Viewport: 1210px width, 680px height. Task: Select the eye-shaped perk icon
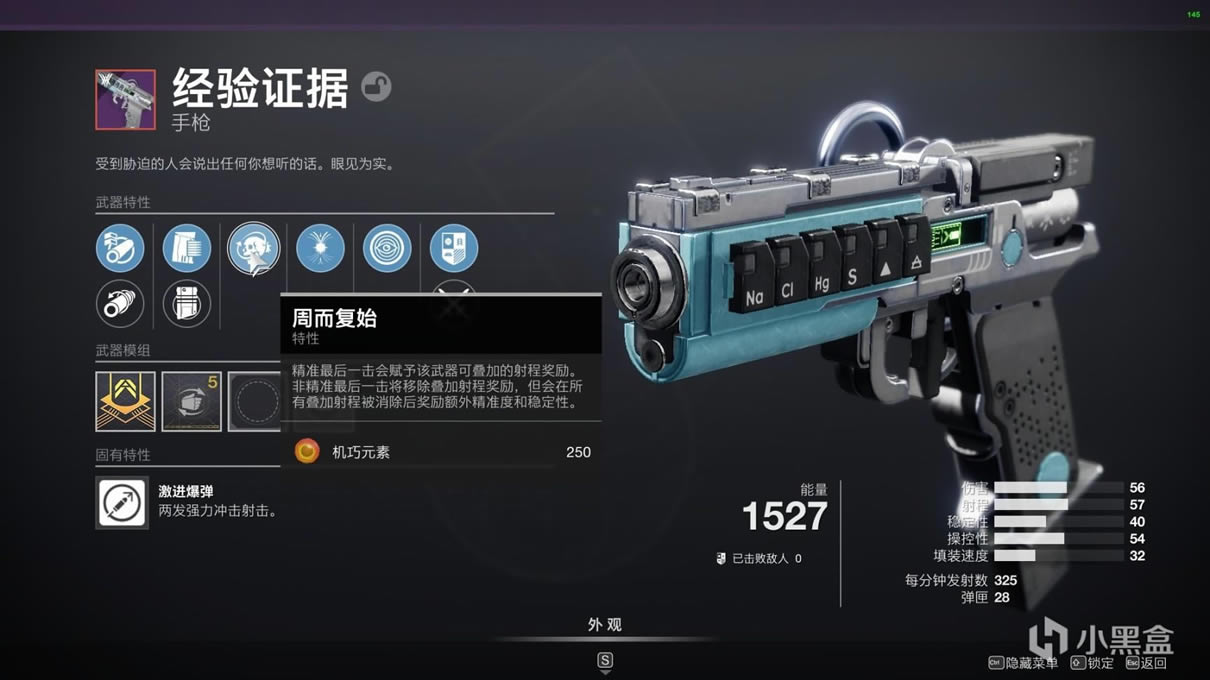pyautogui.click(x=387, y=248)
